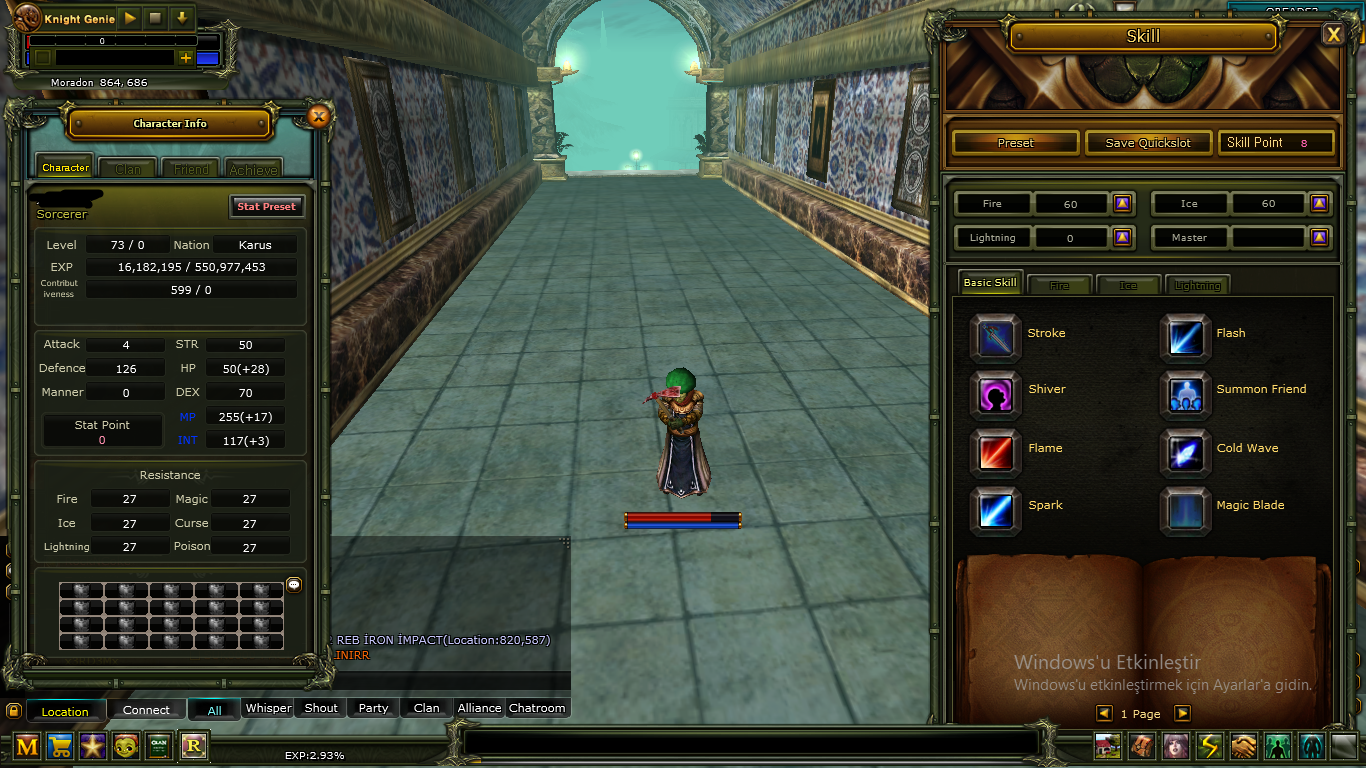Switch to the Achieve tab
1366x768 pixels.
coord(253,169)
